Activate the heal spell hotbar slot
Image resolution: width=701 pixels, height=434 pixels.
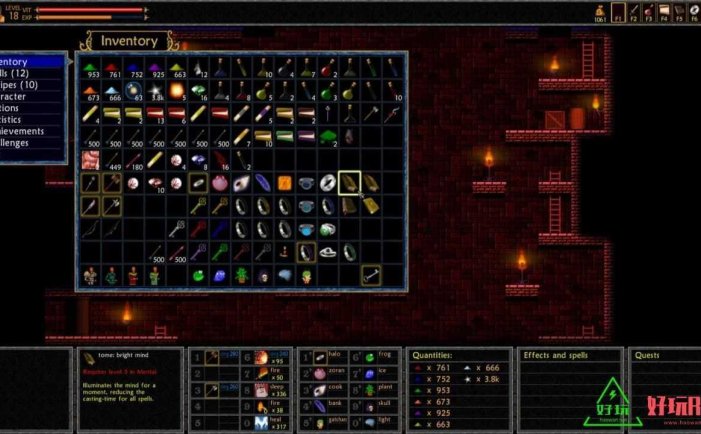(261, 425)
